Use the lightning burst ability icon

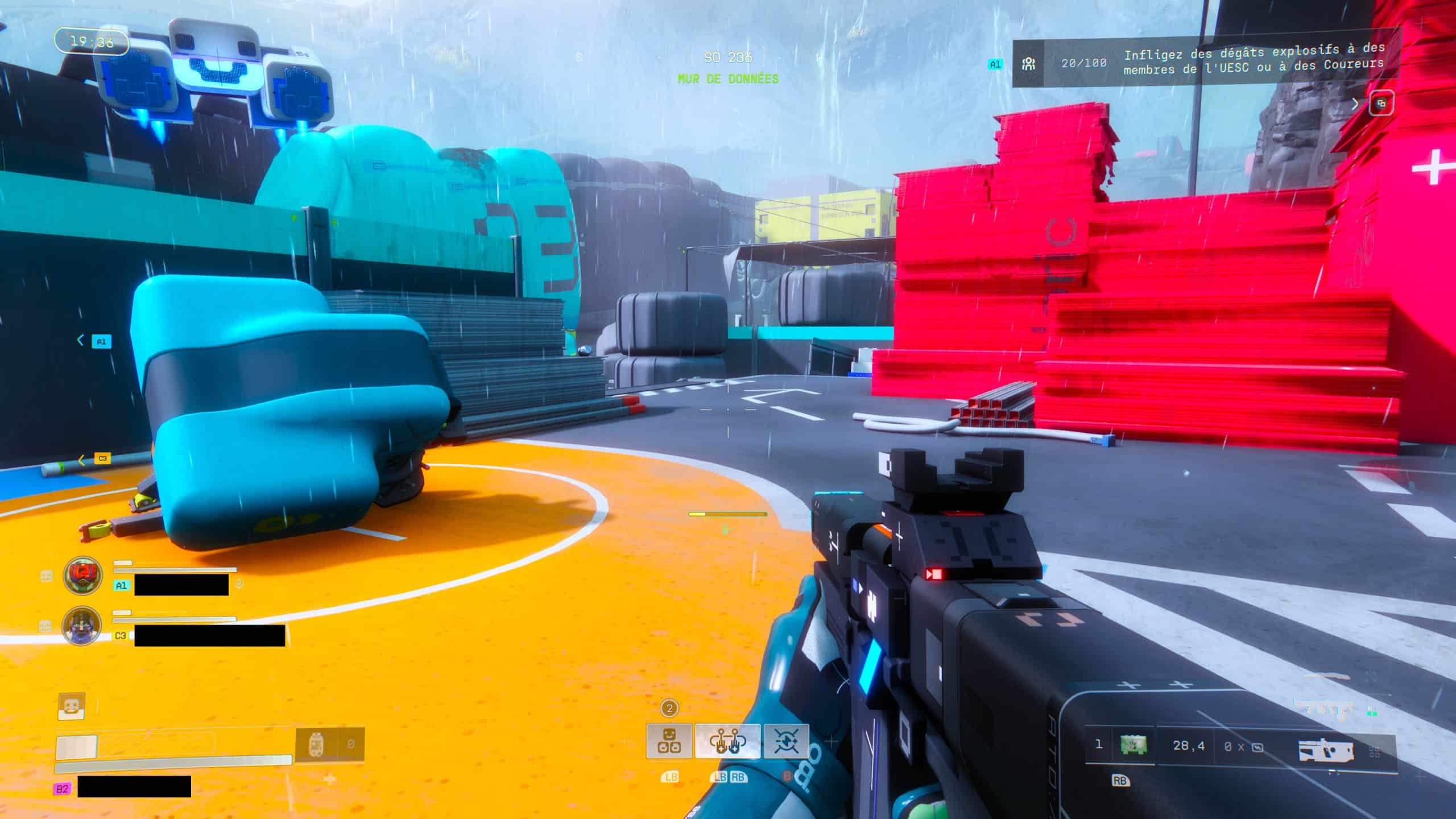click(785, 741)
